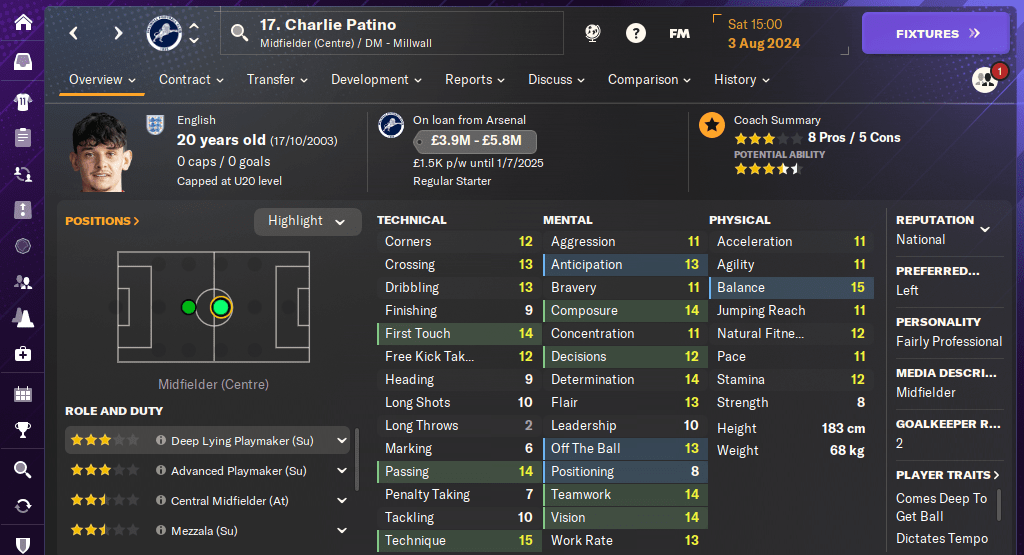Open the help question mark icon
1024x555 pixels.
pos(635,33)
